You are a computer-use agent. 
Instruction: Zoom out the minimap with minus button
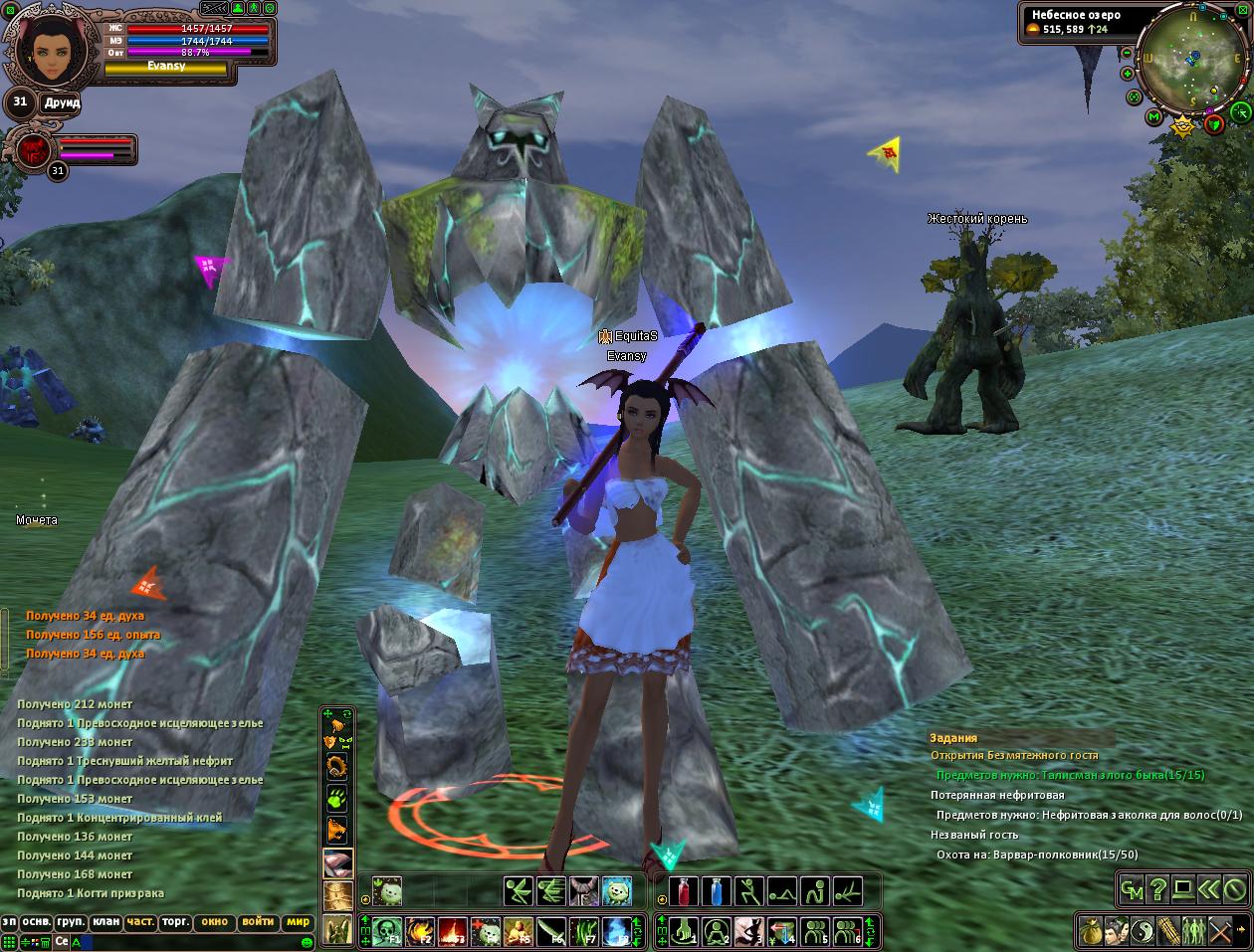pos(1128,54)
